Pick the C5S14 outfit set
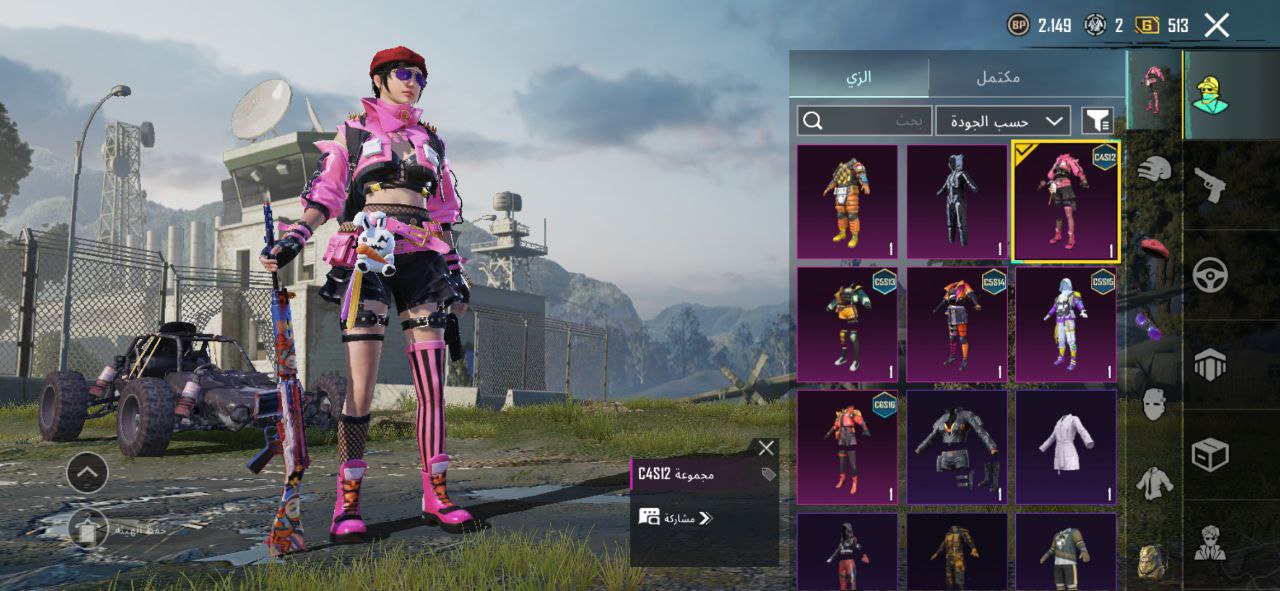The image size is (1280, 591). 956,324
